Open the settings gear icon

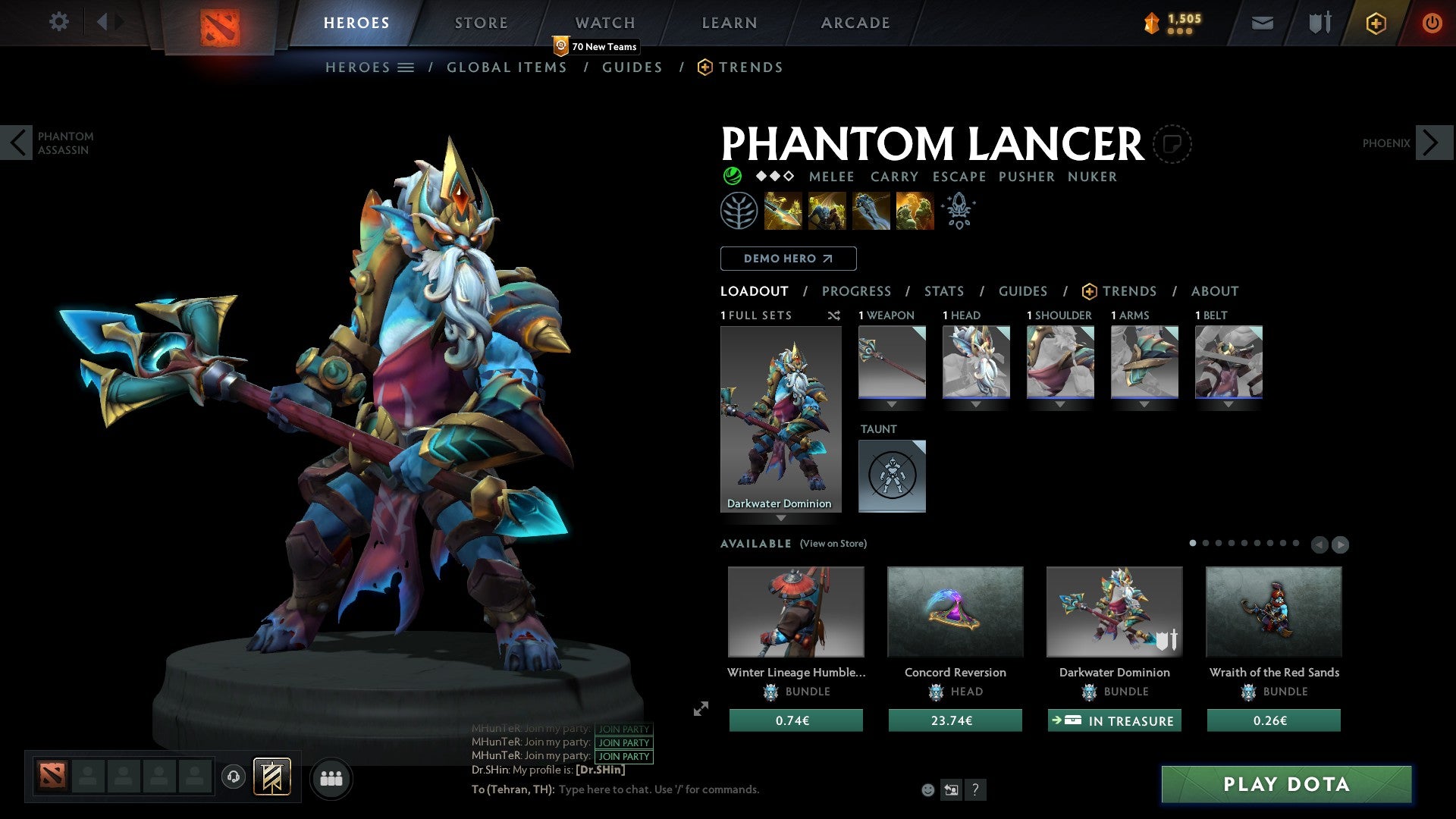(x=58, y=22)
